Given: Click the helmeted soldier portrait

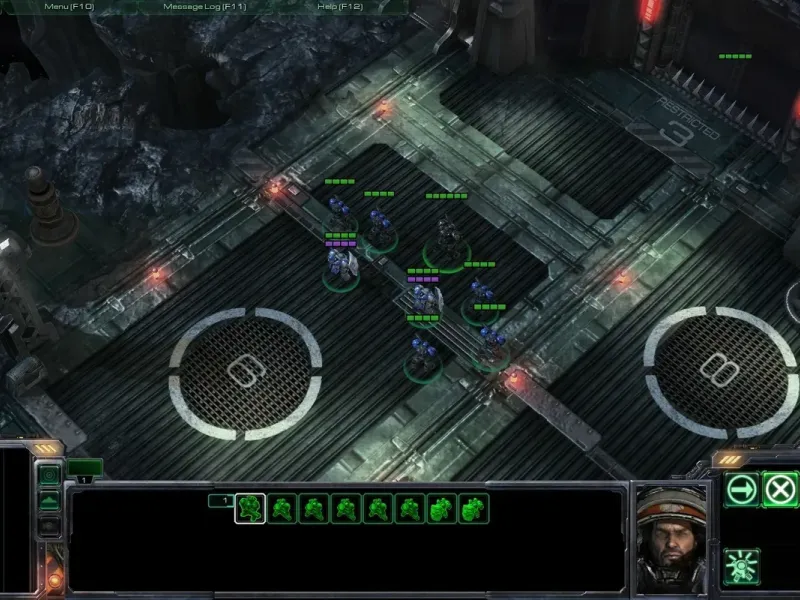Looking at the screenshot, I should 671,537.
